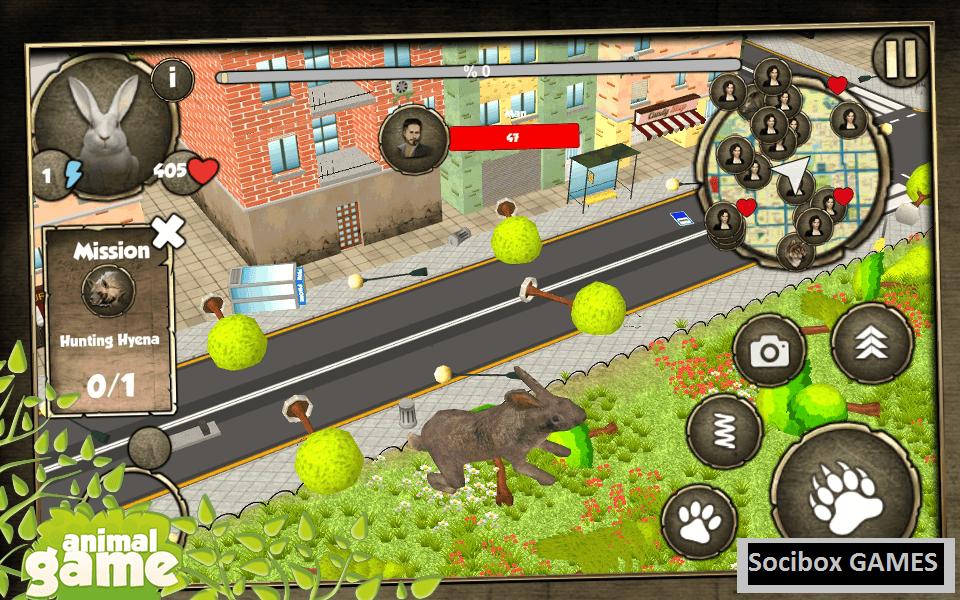This screenshot has height=600, width=960.
Task: Pause the game
Action: (x=900, y=60)
